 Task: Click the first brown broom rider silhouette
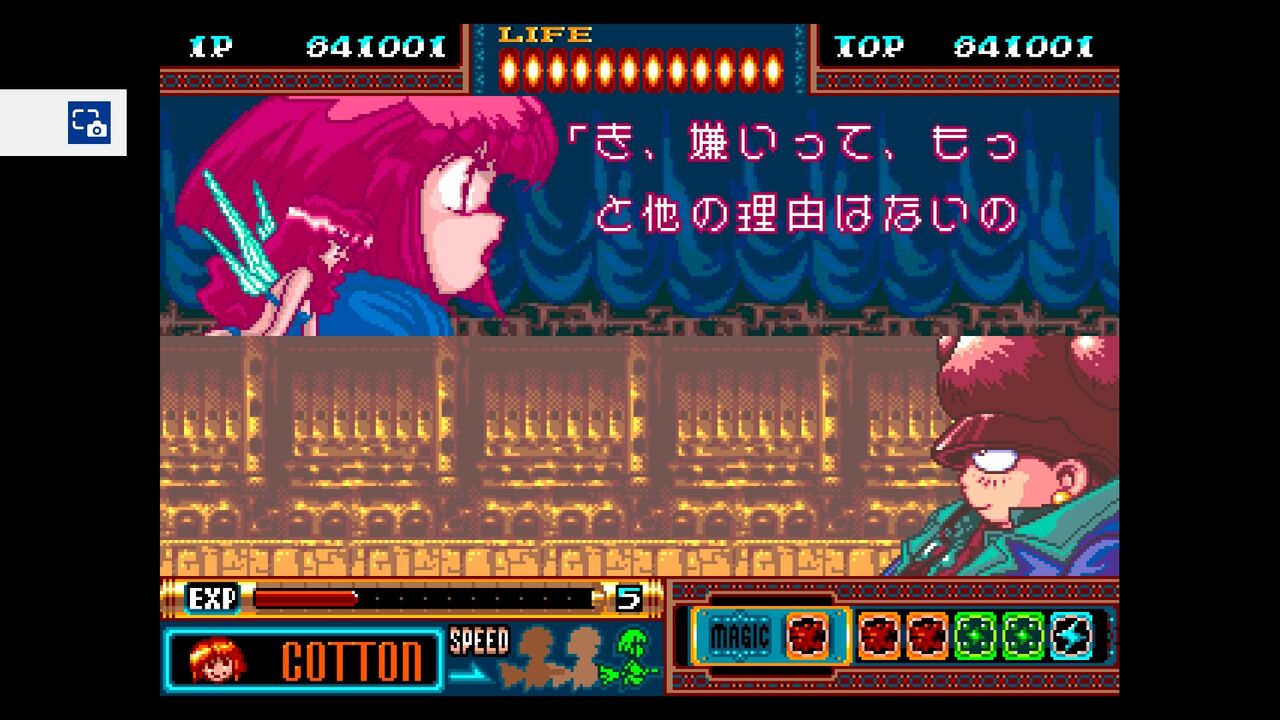tap(534, 657)
